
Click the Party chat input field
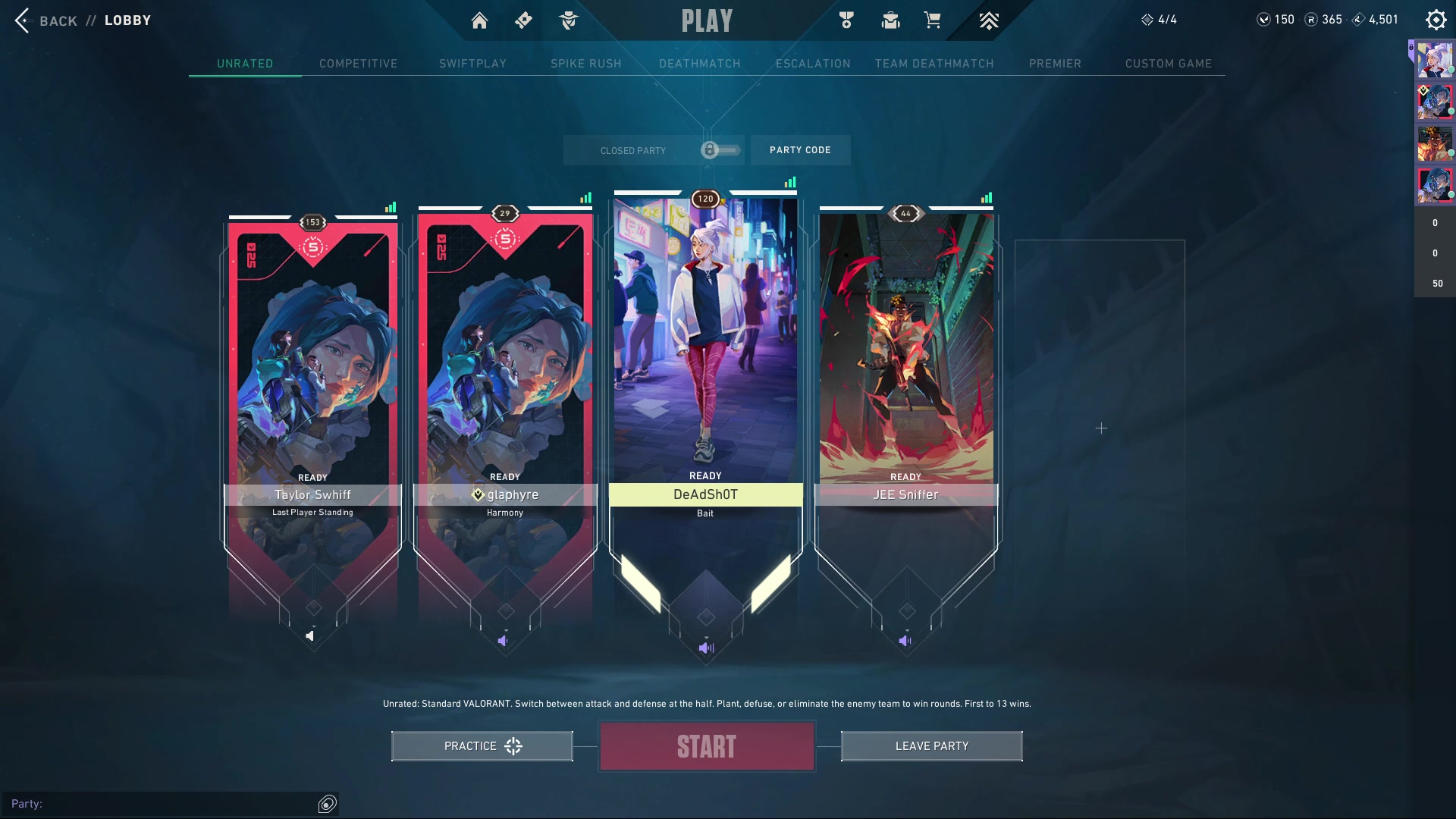click(x=163, y=804)
